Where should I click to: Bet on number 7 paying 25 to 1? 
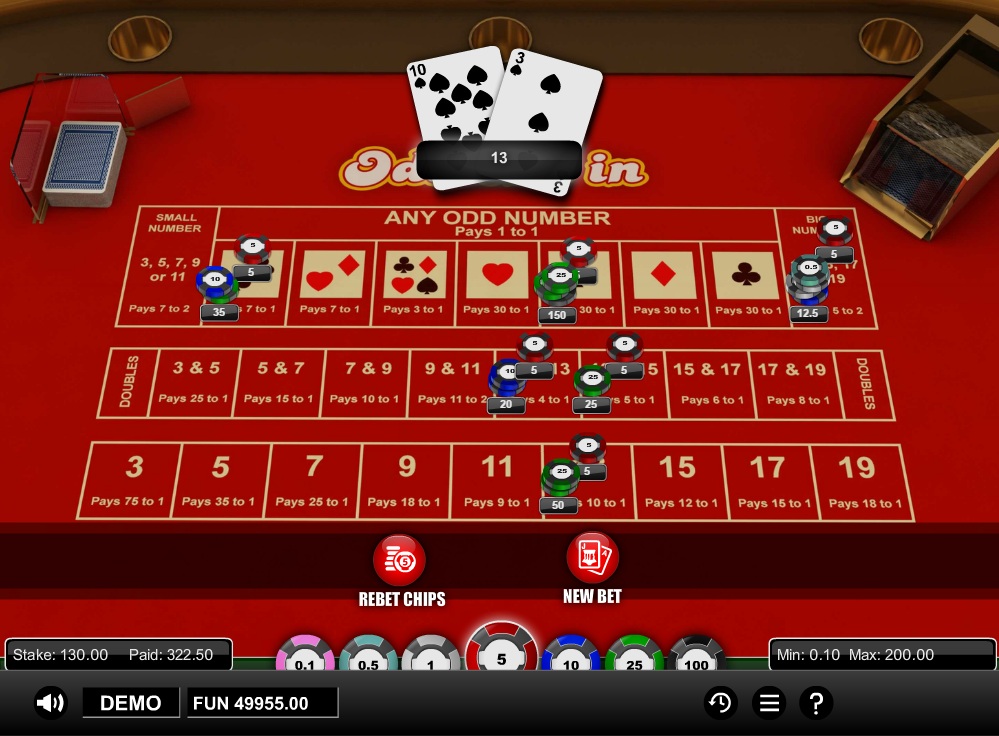pyautogui.click(x=312, y=480)
